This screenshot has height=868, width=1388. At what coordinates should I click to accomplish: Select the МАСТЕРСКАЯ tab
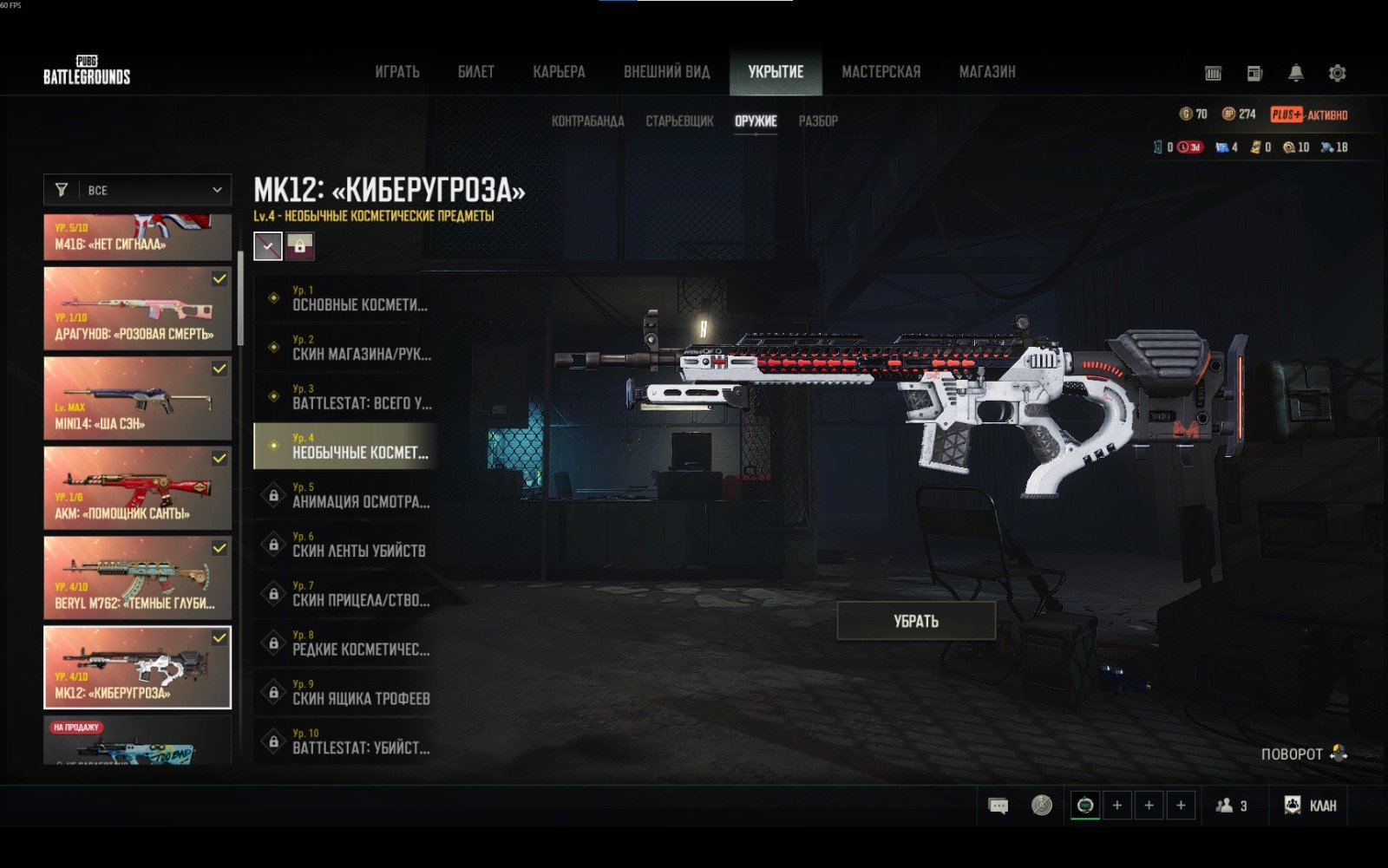point(881,72)
